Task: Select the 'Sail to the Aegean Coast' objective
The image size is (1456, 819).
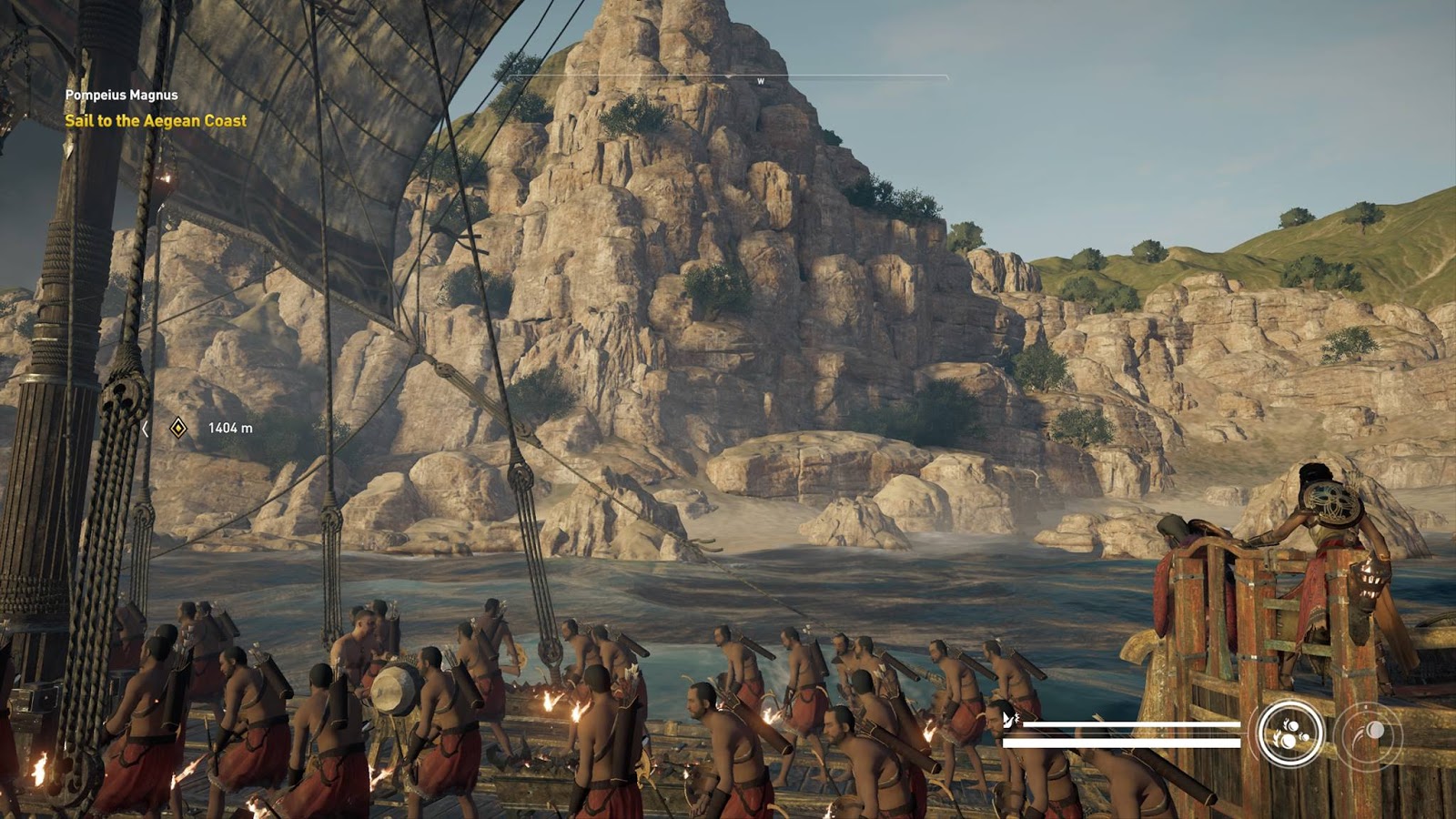Action: point(156,120)
